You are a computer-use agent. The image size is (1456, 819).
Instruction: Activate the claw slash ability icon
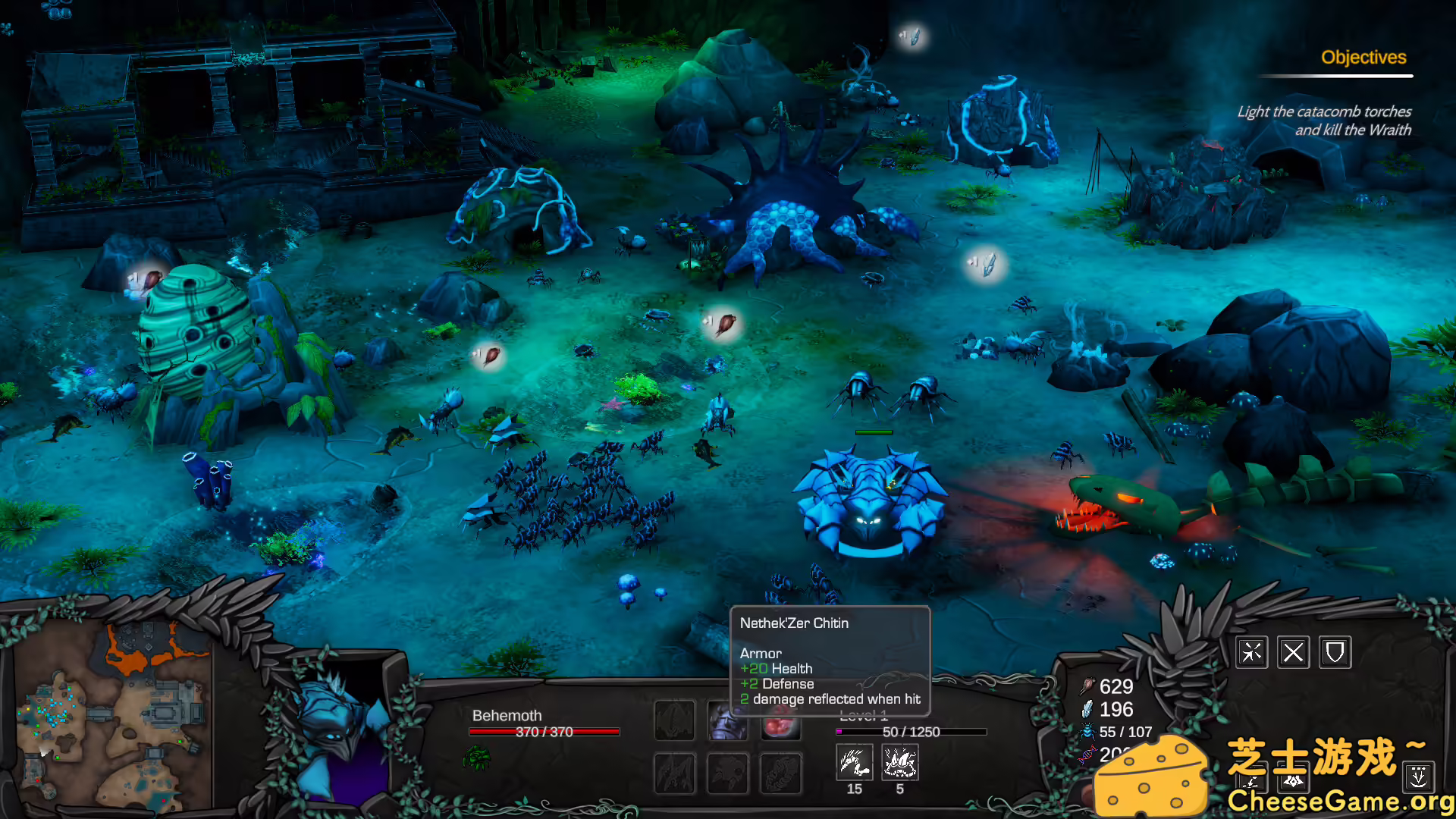(x=854, y=762)
